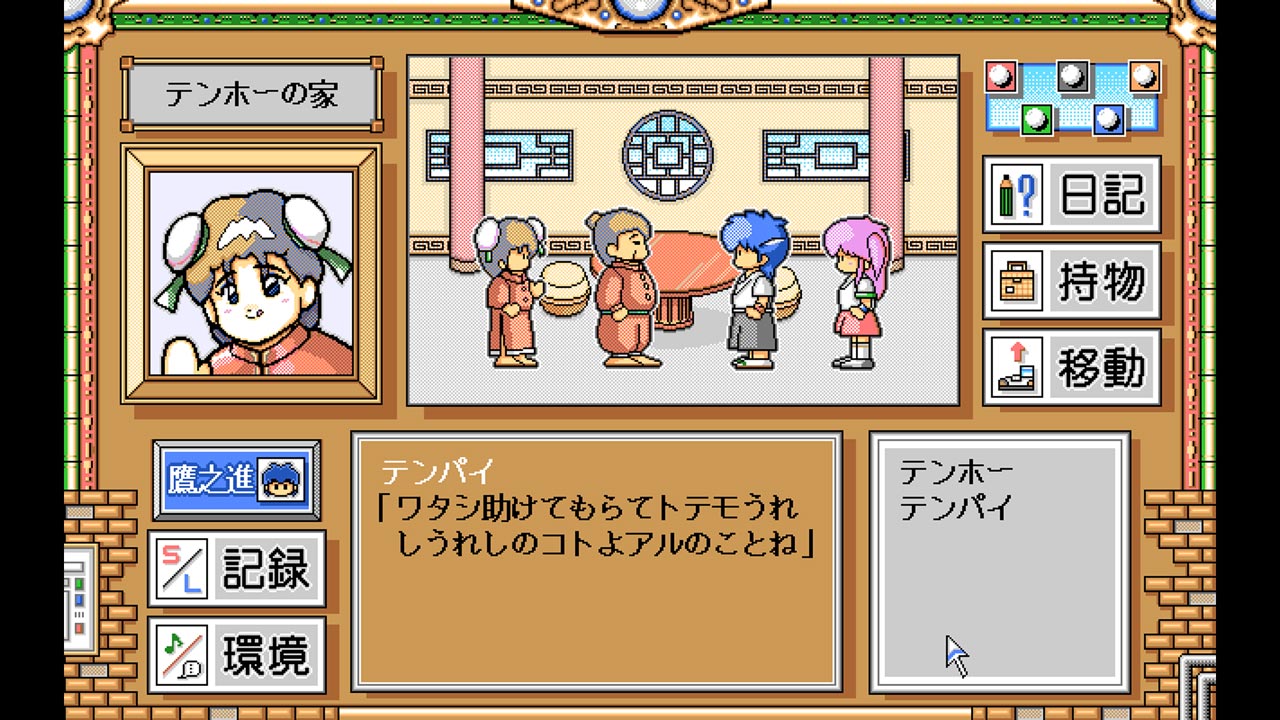
Task: Open the 持物 inventory menu
Action: tap(1071, 281)
